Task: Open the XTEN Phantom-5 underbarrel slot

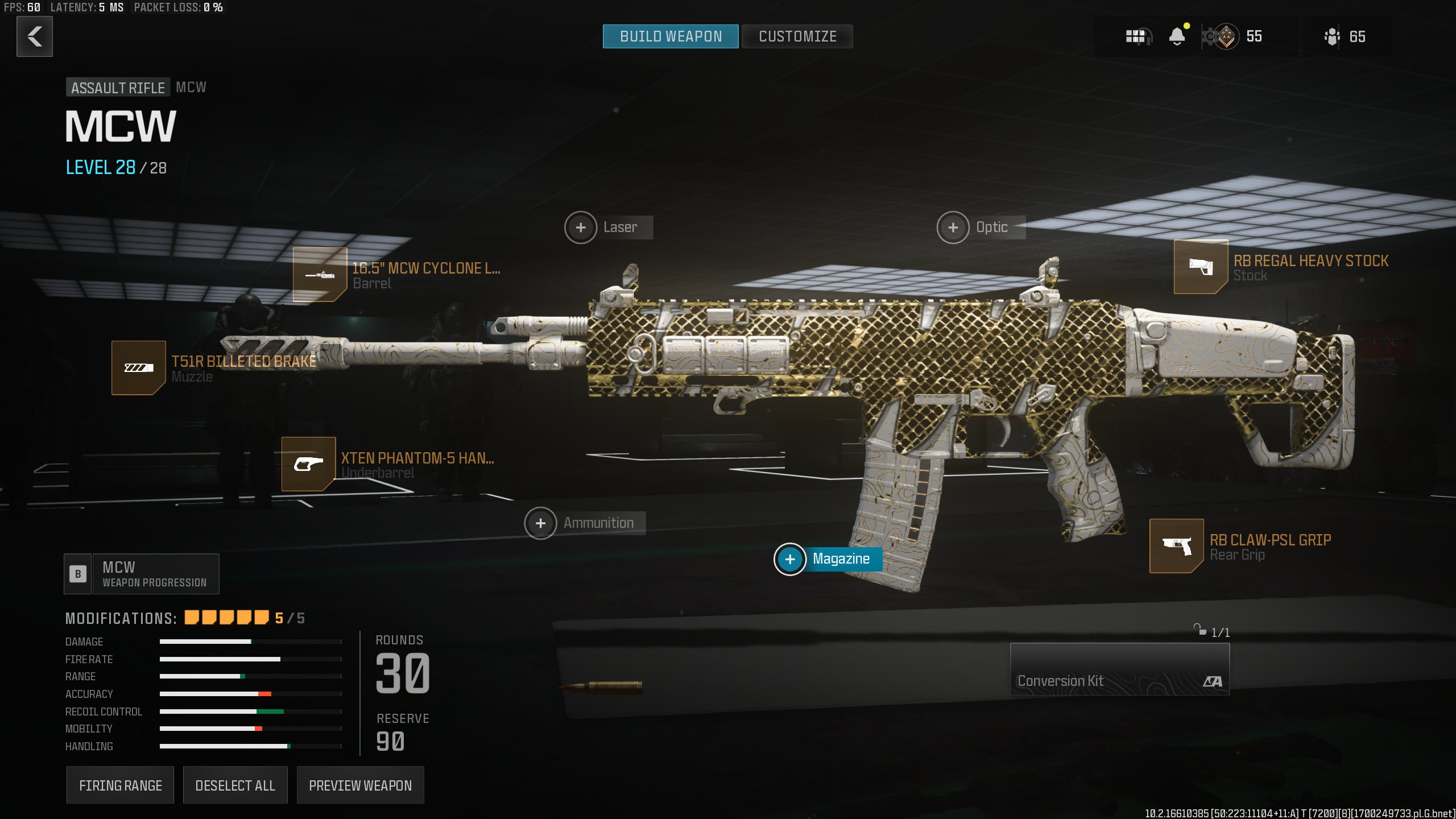Action: point(309,464)
